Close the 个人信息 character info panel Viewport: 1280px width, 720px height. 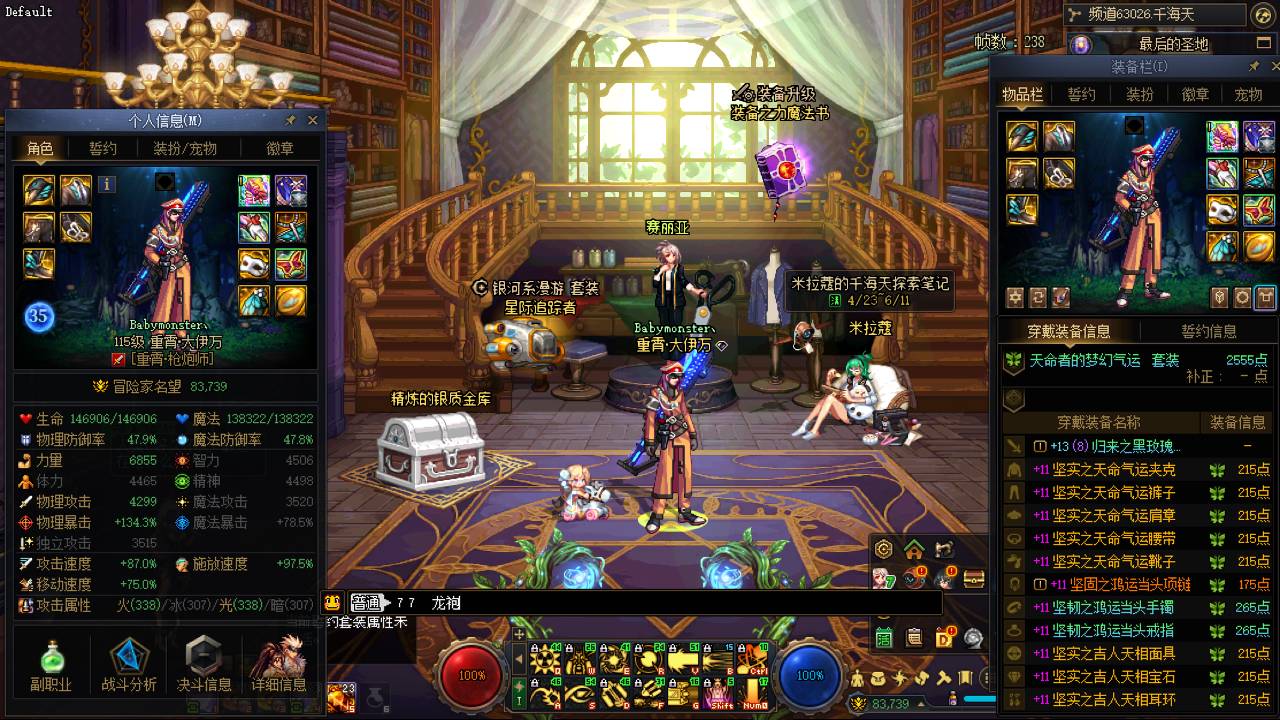pyautogui.click(x=312, y=120)
